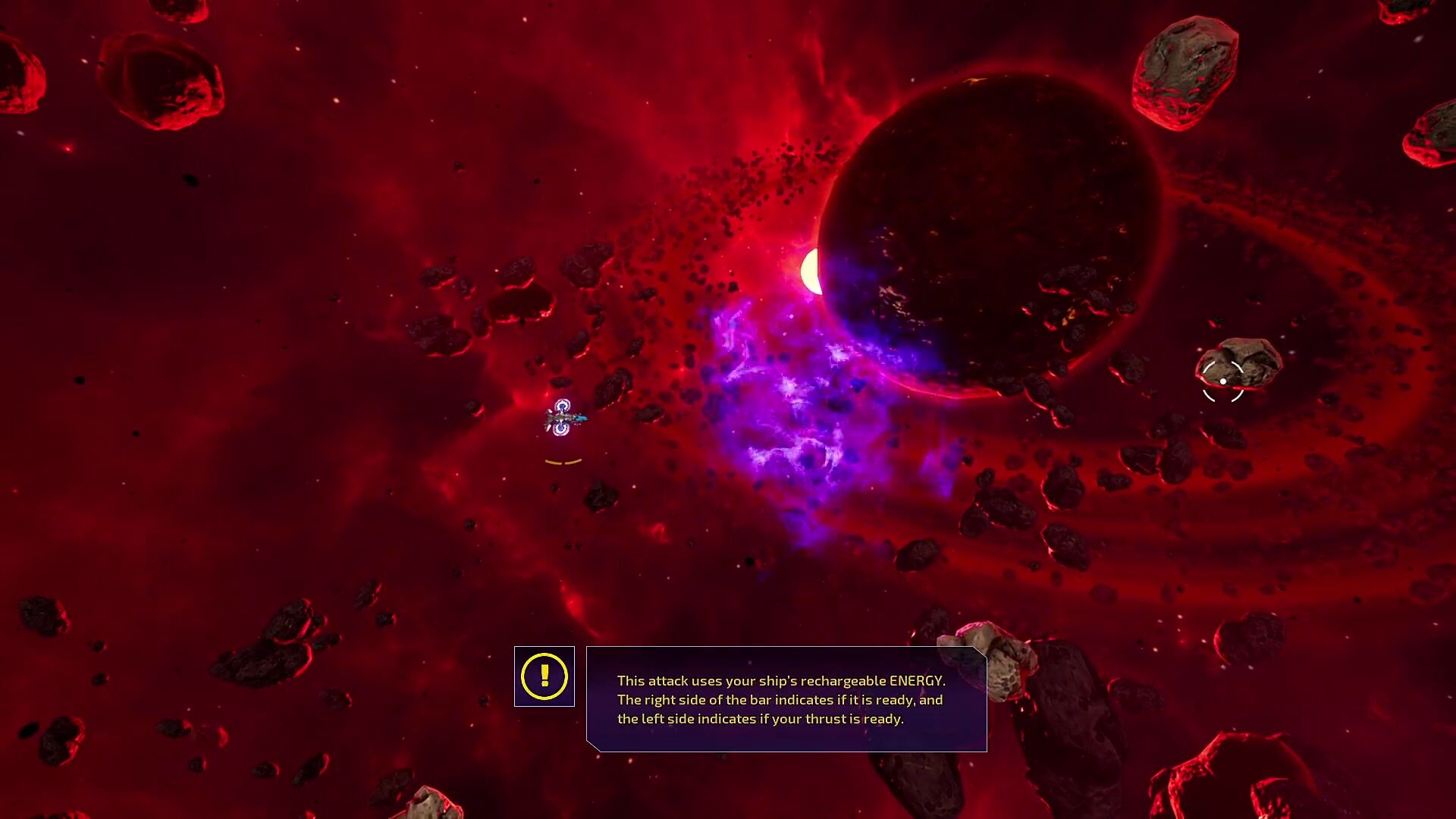Select the ENERGY tutorial hint panel
This screenshot has height=819, width=1456.
[x=786, y=699]
